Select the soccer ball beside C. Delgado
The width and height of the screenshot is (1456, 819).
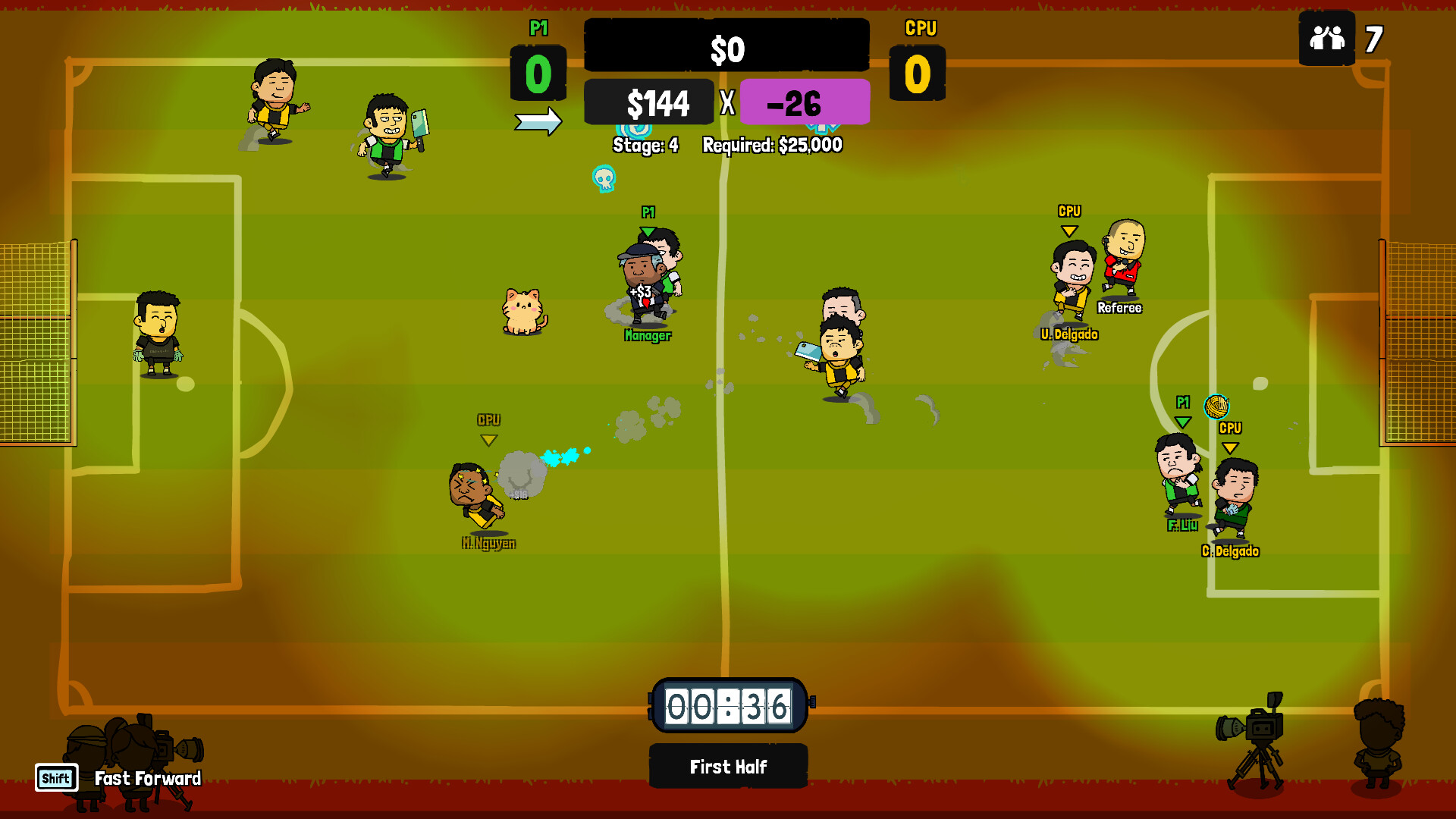[x=1216, y=406]
